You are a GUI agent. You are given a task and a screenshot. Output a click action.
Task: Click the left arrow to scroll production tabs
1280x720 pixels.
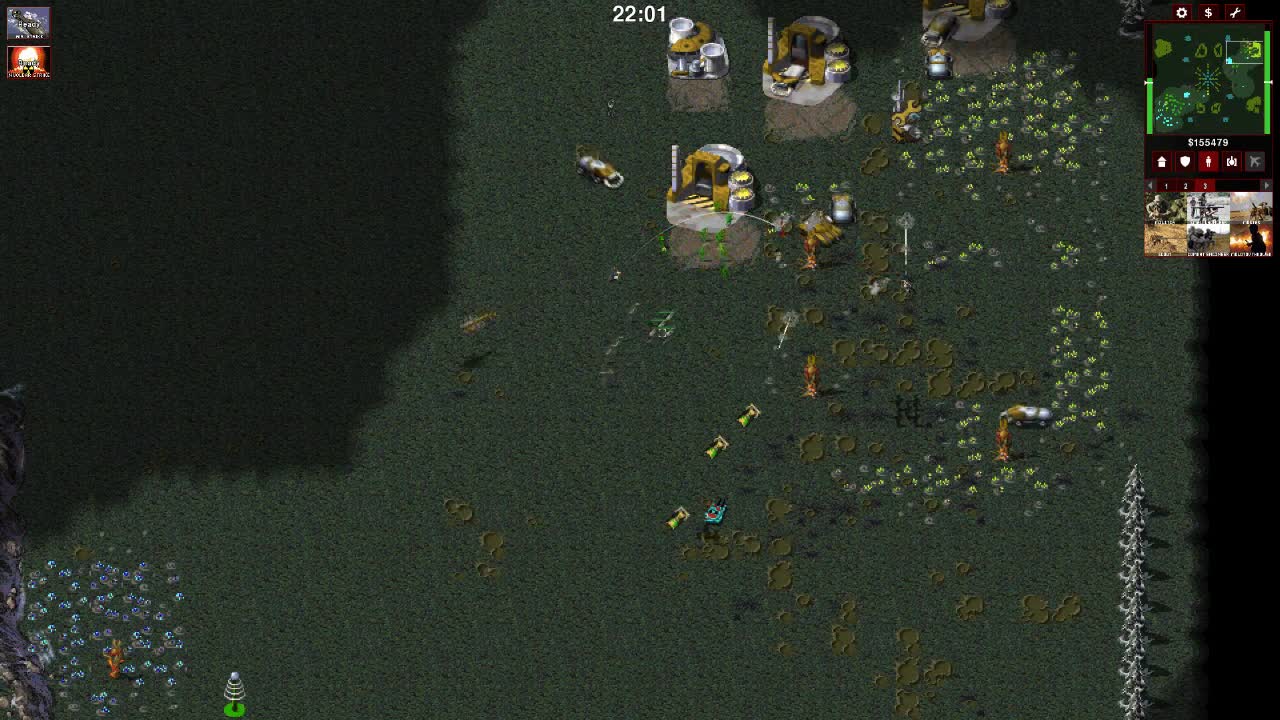click(1148, 187)
